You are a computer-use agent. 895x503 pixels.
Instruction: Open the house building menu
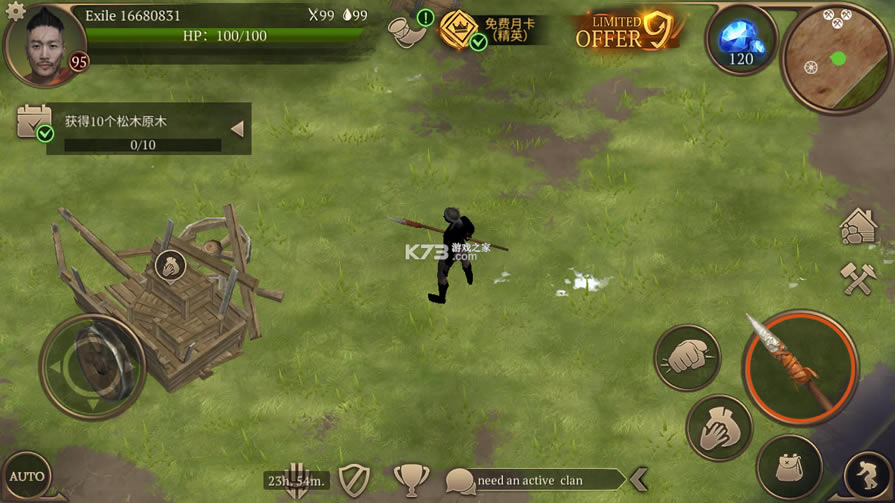tap(859, 227)
